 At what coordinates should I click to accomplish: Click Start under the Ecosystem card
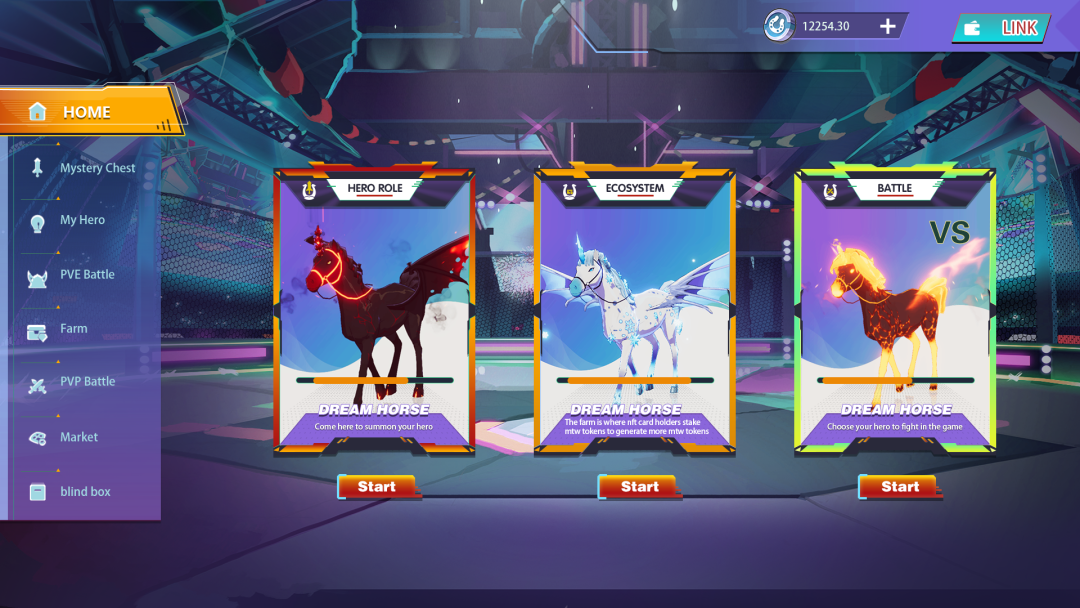click(639, 487)
